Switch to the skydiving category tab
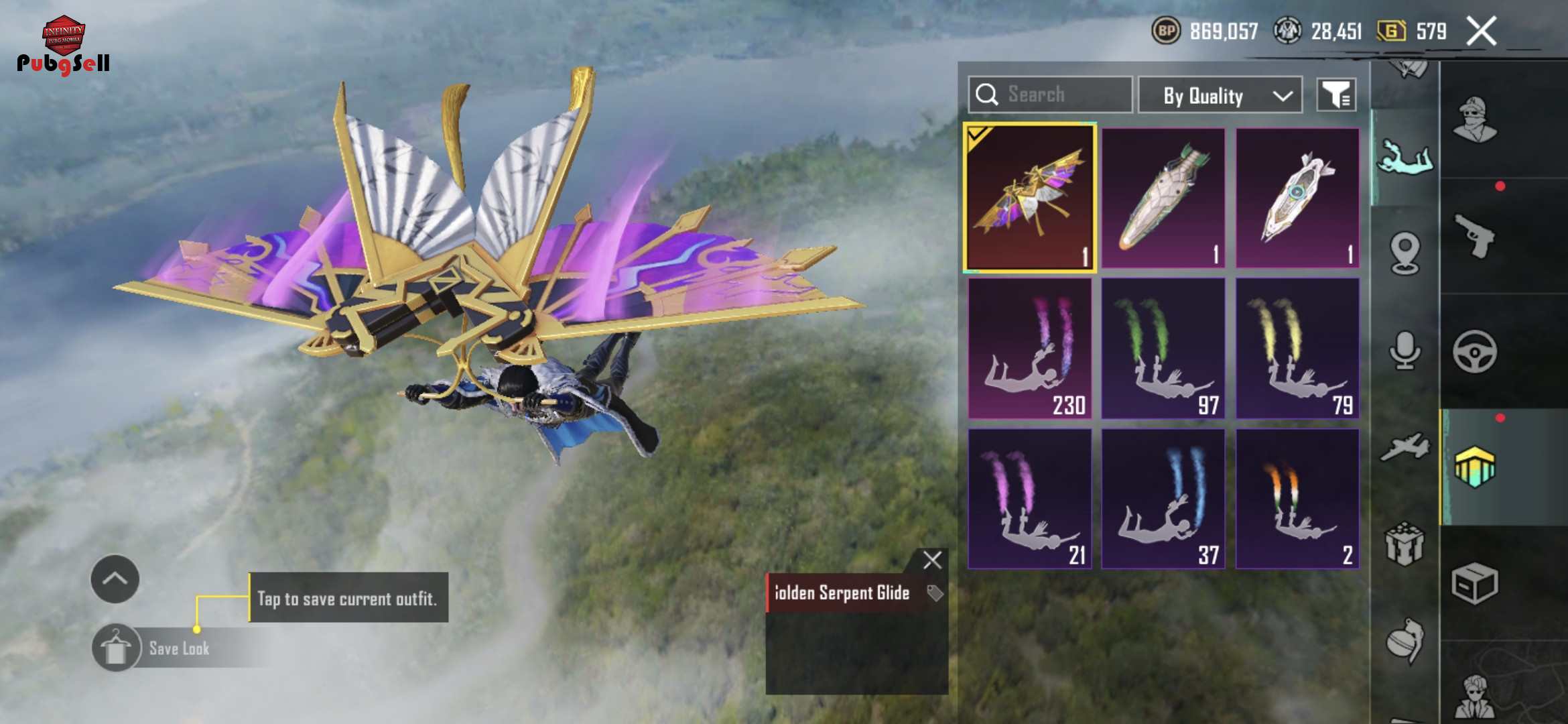The image size is (1568, 724). point(1404,158)
